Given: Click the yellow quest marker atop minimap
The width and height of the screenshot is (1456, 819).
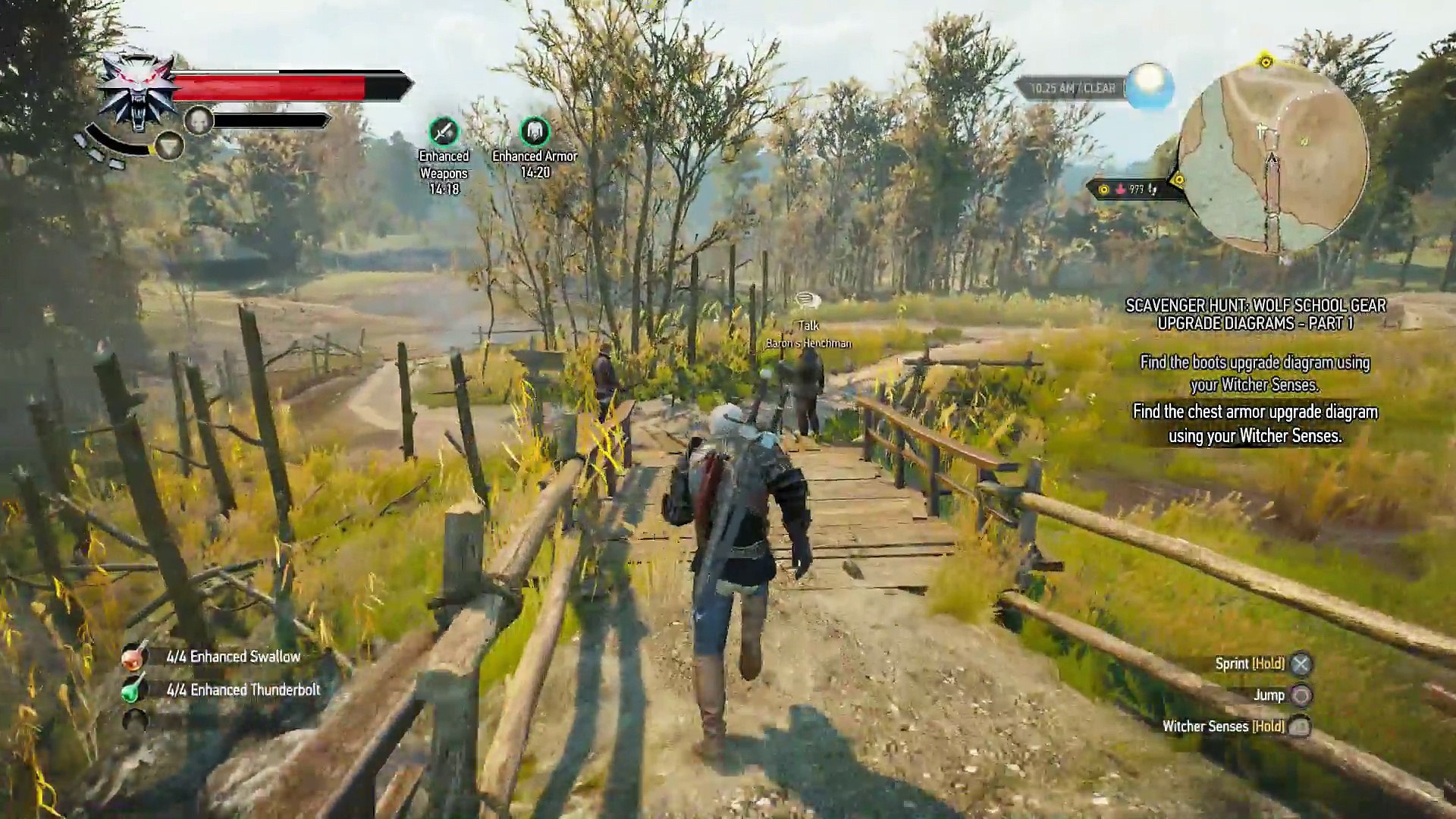Looking at the screenshot, I should pyautogui.click(x=1265, y=61).
